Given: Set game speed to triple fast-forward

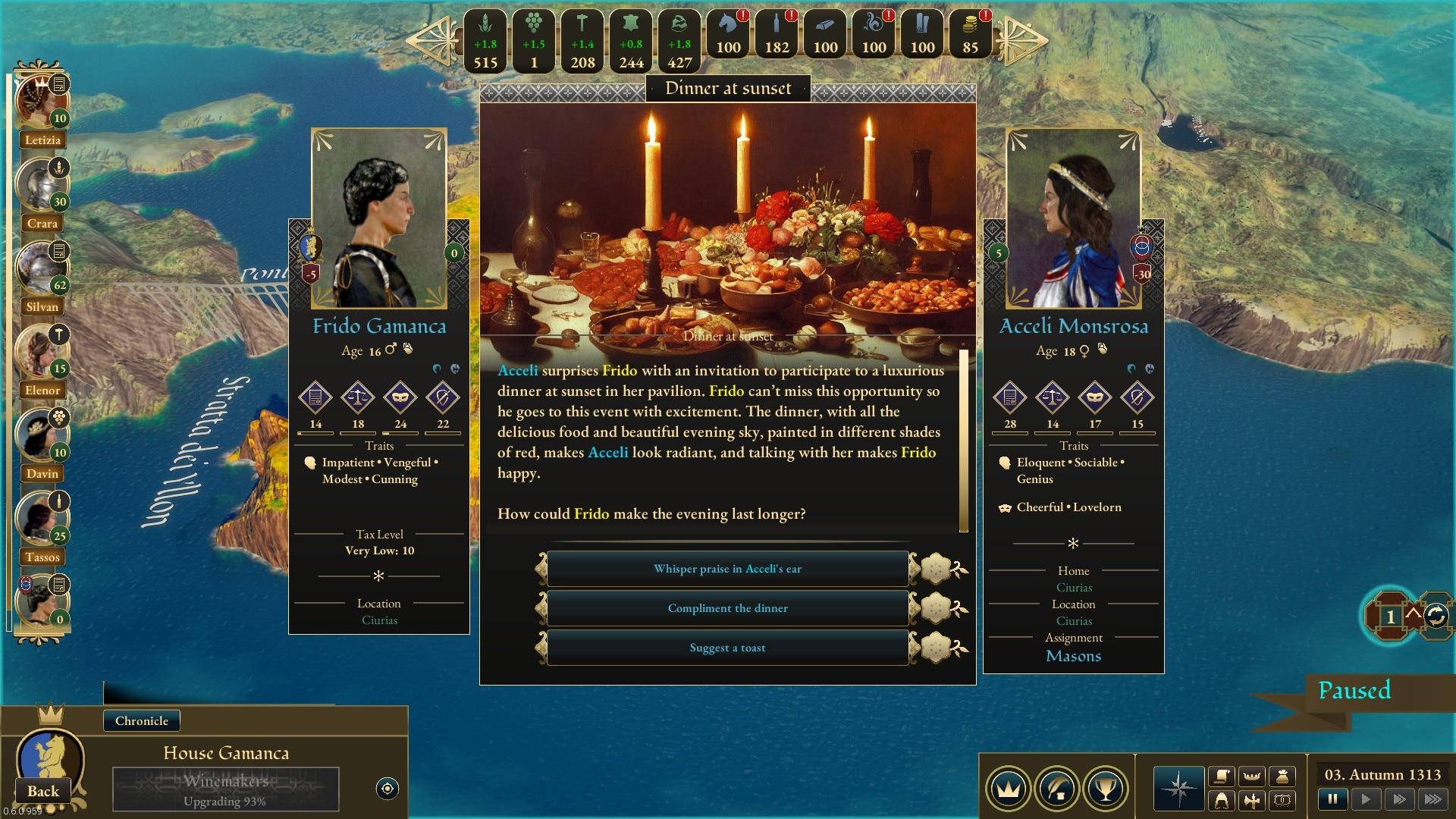Looking at the screenshot, I should click(1432, 799).
